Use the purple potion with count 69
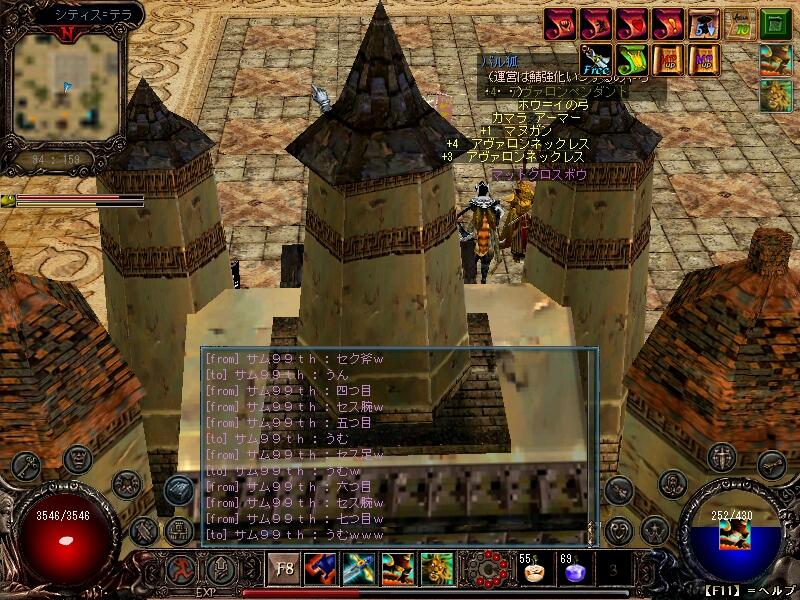 point(573,572)
